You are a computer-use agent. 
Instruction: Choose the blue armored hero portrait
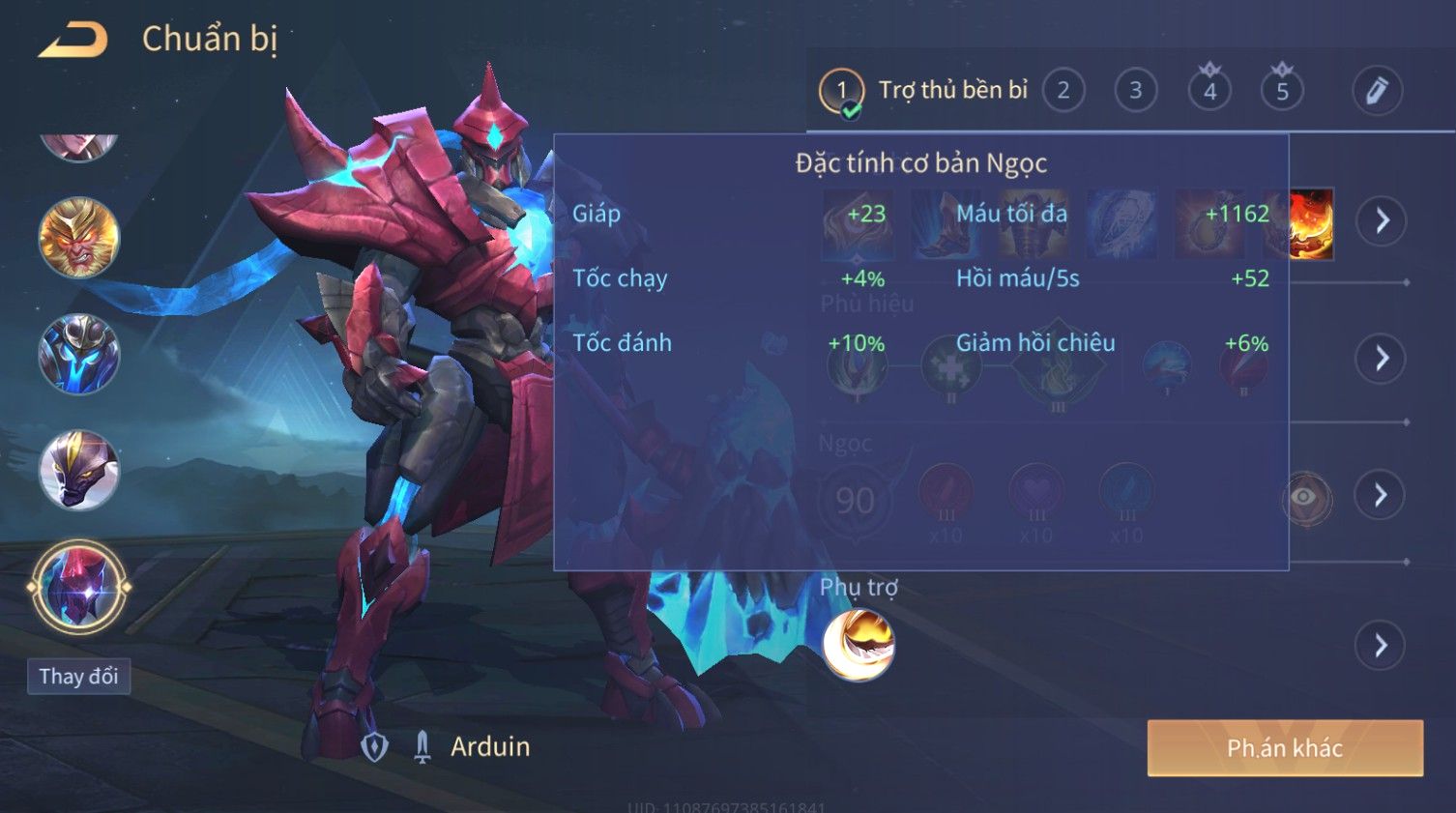(x=79, y=354)
